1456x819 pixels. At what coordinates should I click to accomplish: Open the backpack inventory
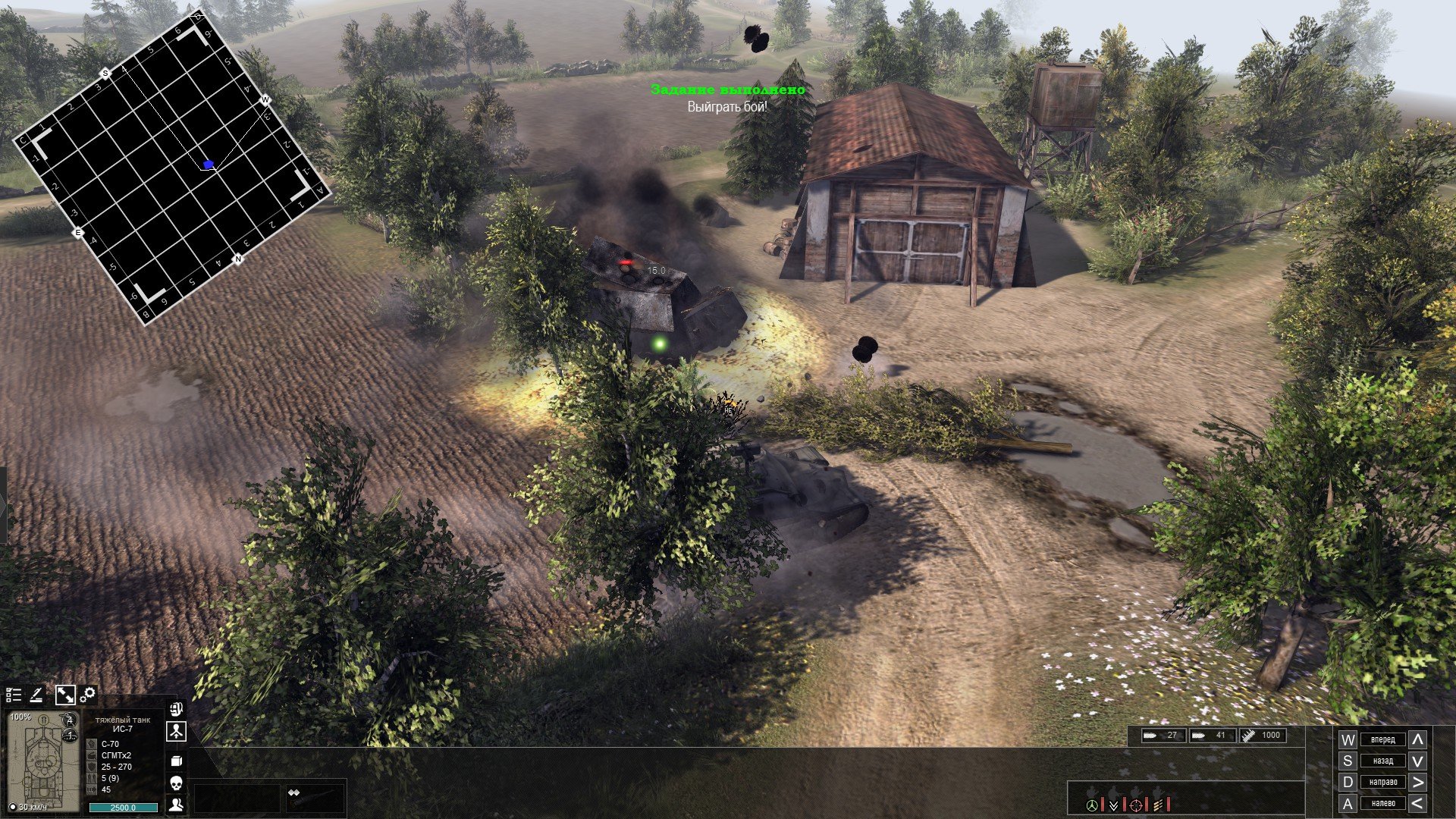coord(176,711)
